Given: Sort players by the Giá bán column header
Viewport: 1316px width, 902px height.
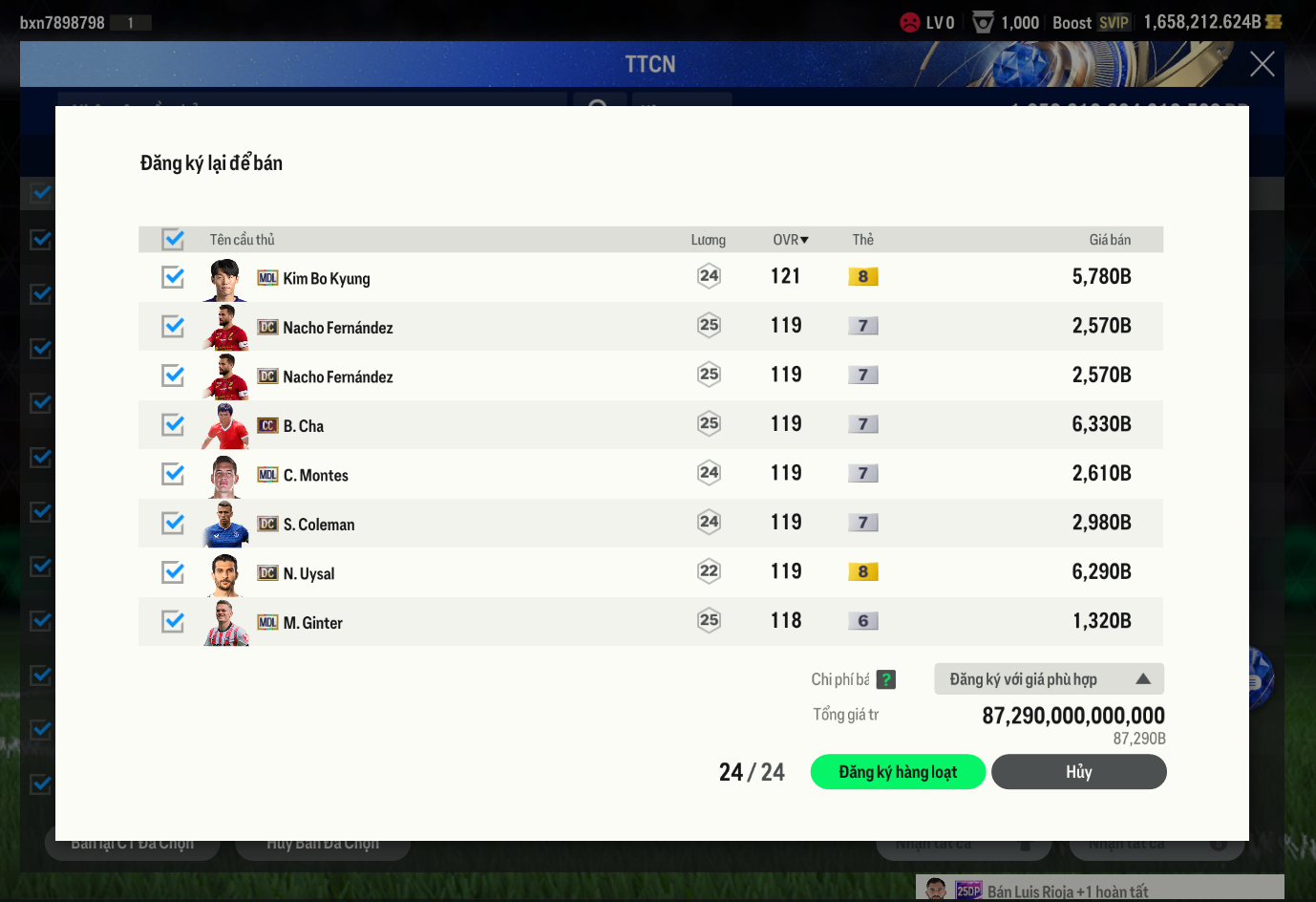Looking at the screenshot, I should [1109, 240].
